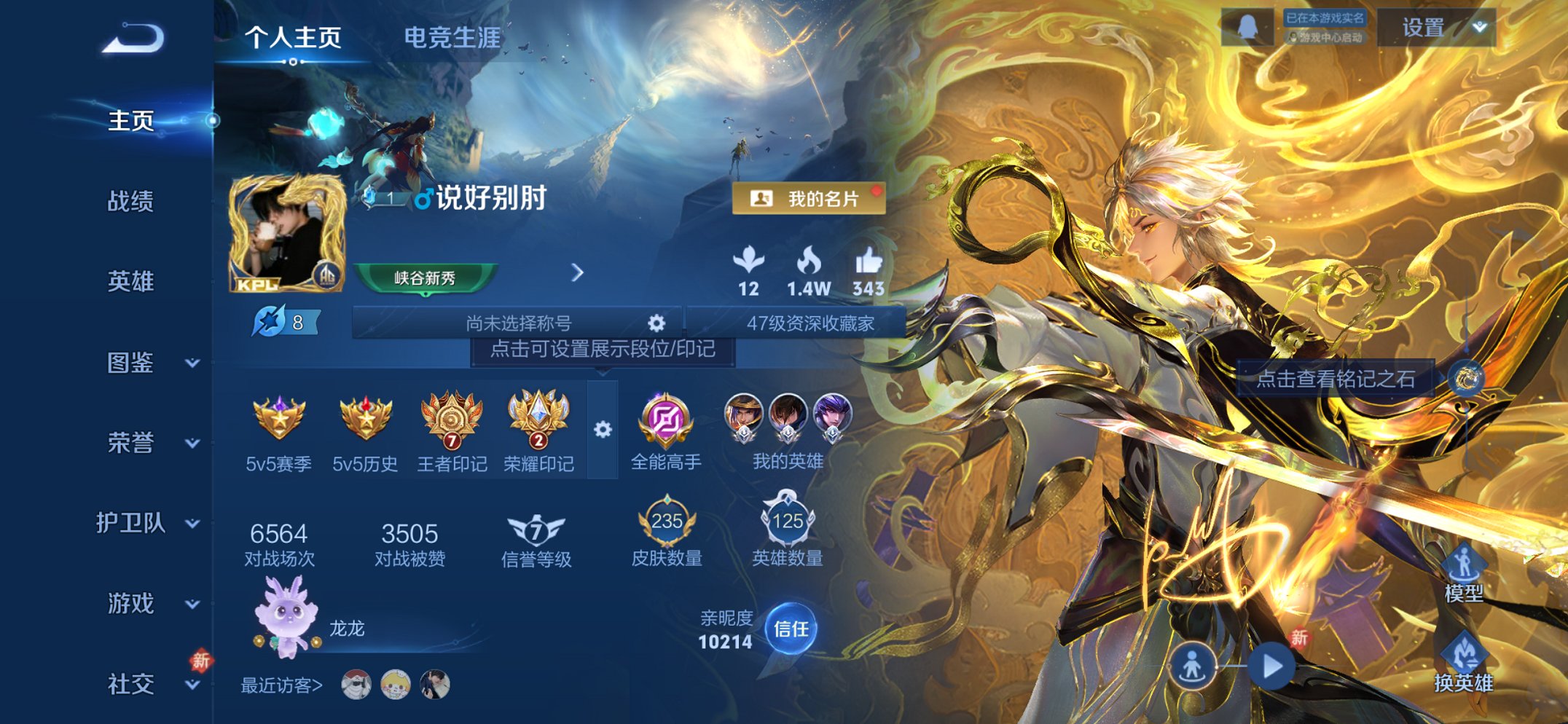This screenshot has height=724, width=1568.
Task: Open the gear to set rank display
Action: (x=602, y=430)
